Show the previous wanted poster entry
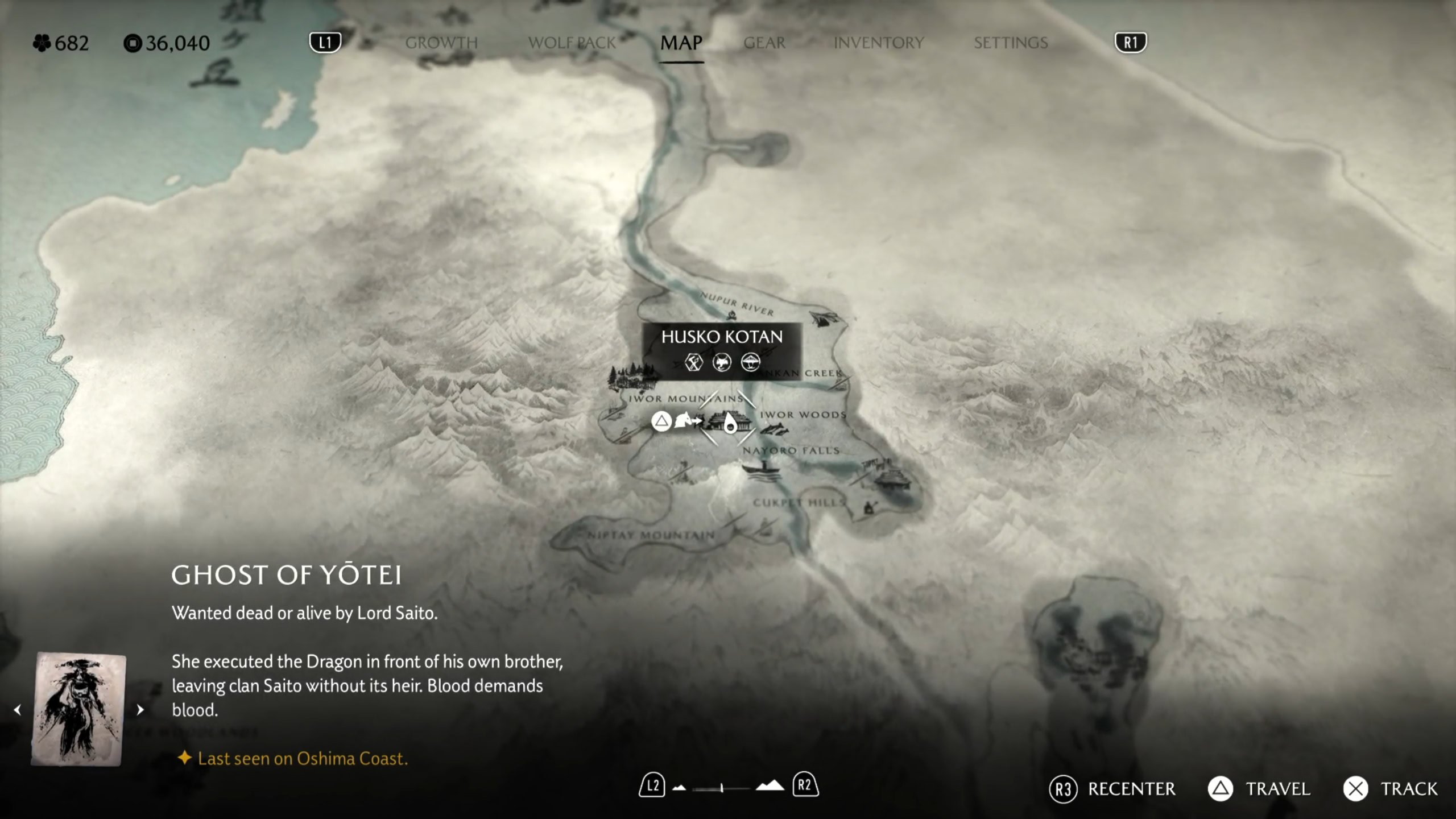 pyautogui.click(x=18, y=710)
